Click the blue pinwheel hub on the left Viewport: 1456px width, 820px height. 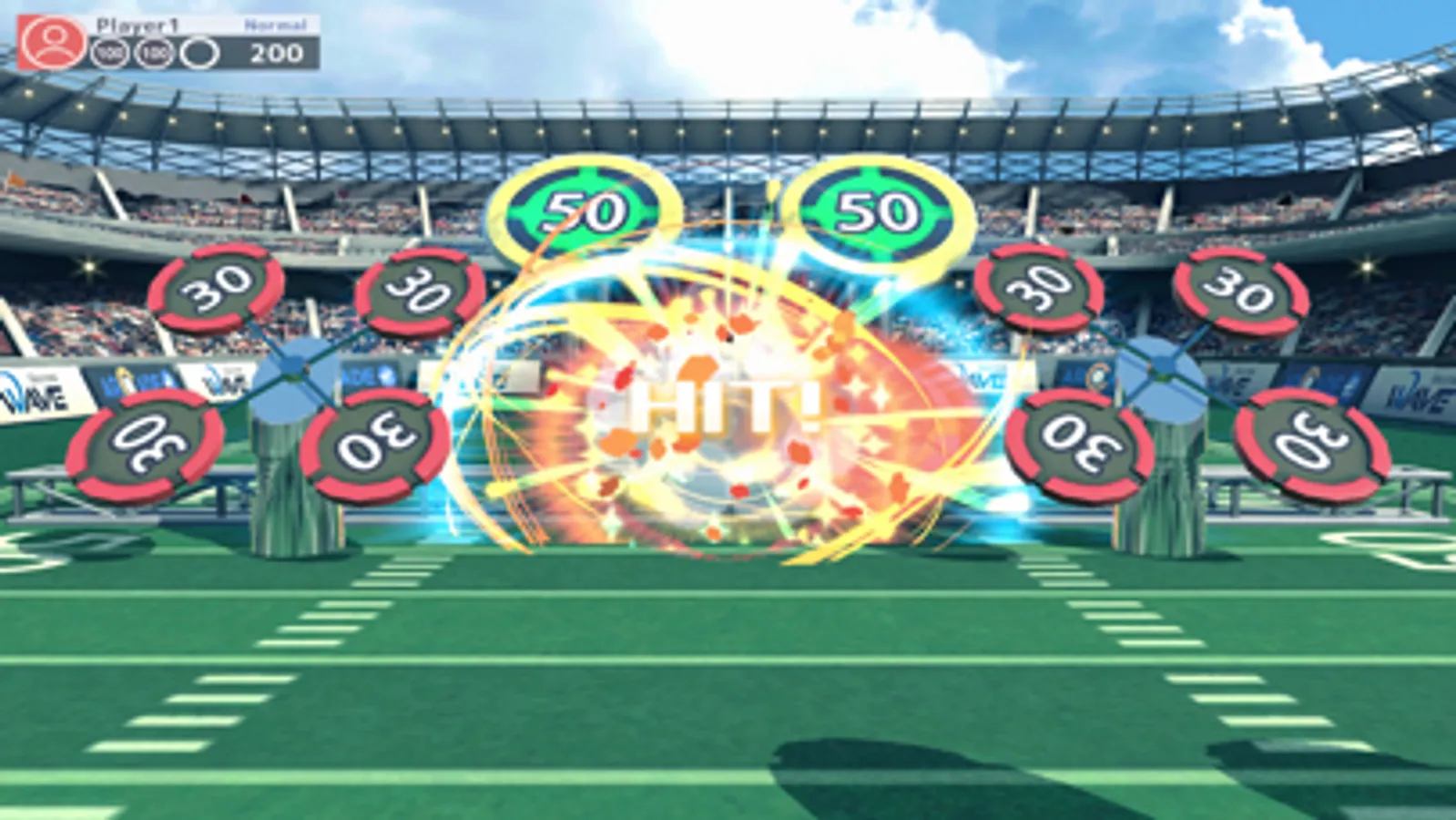coord(293,369)
